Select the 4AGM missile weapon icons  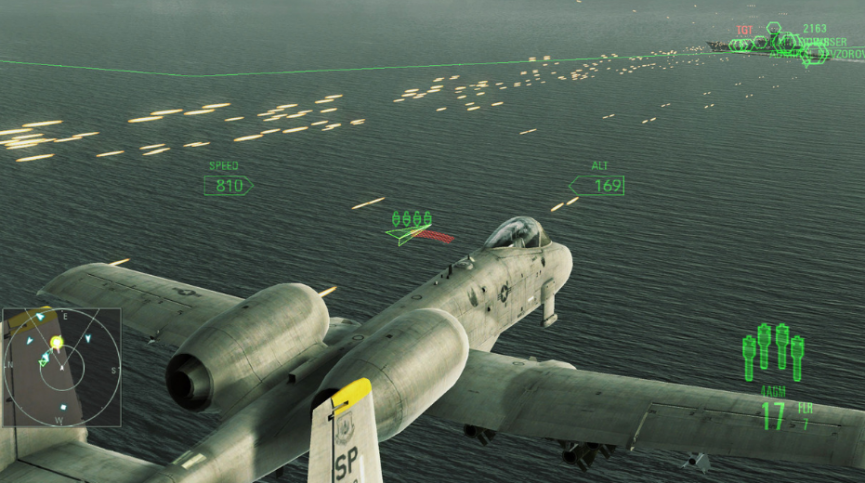pos(773,351)
